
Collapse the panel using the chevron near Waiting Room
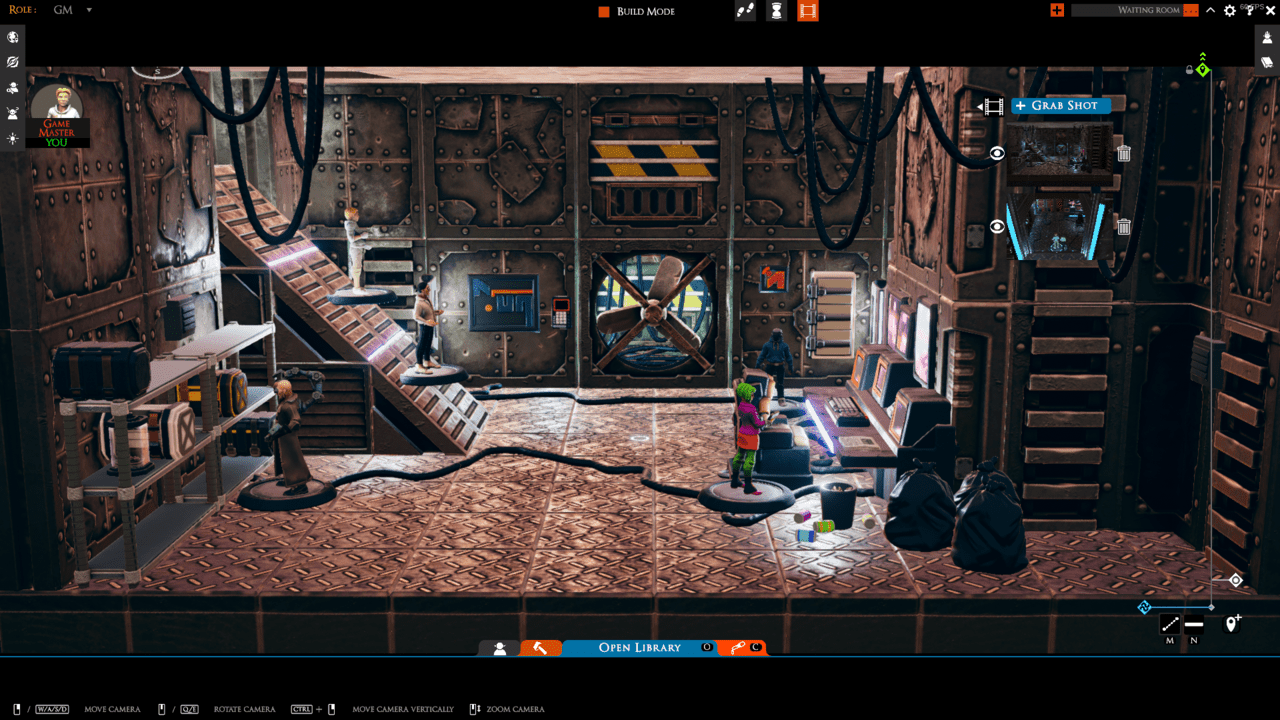click(1209, 9)
